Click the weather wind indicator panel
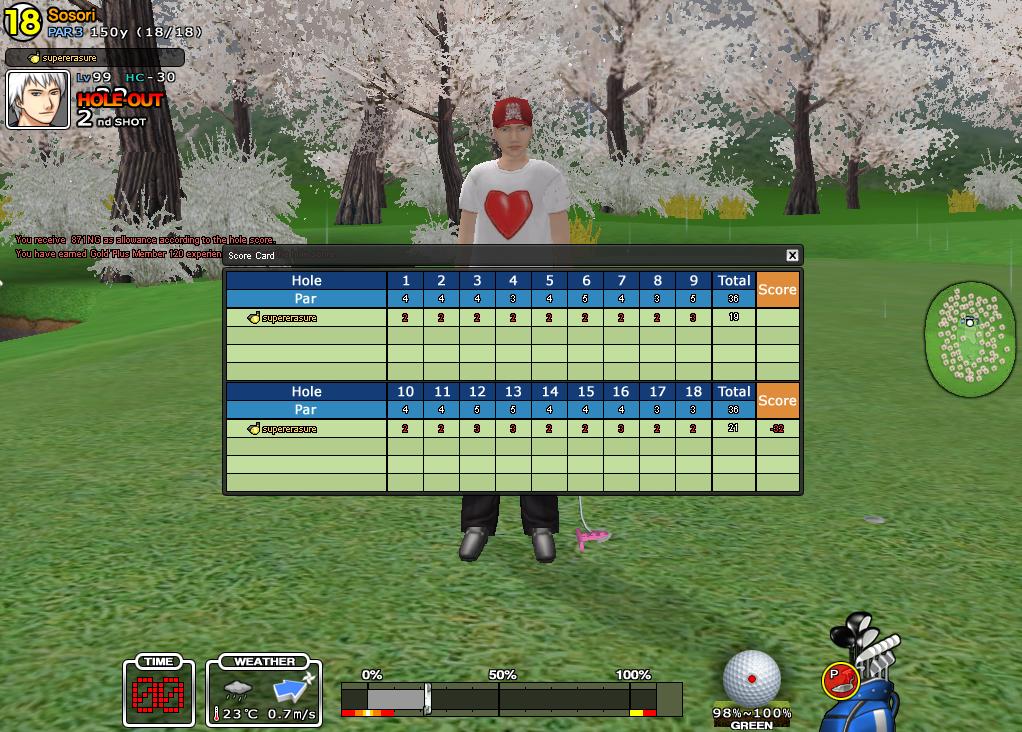The image size is (1022, 732). 265,693
